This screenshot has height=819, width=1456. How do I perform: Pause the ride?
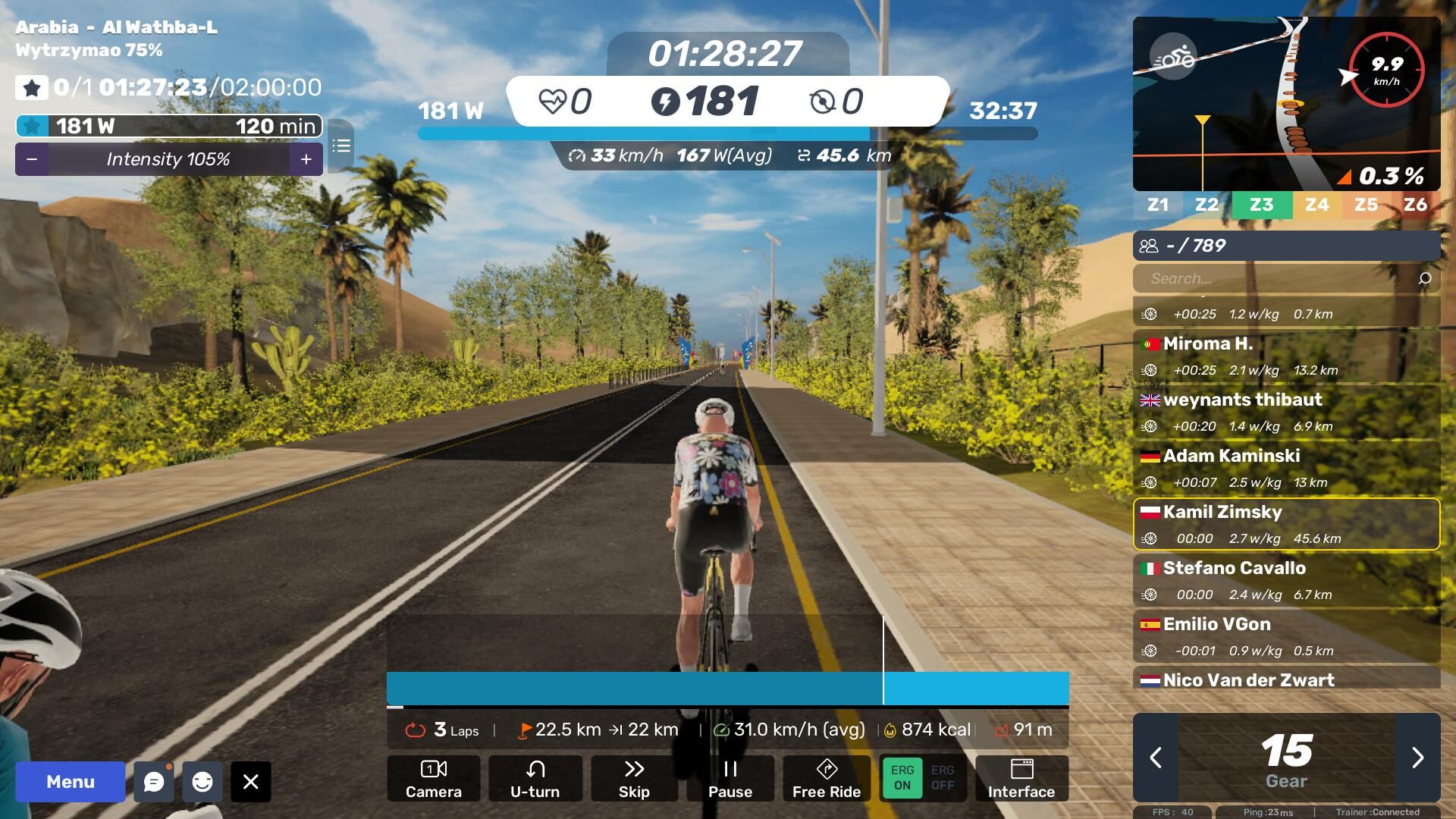[730, 779]
